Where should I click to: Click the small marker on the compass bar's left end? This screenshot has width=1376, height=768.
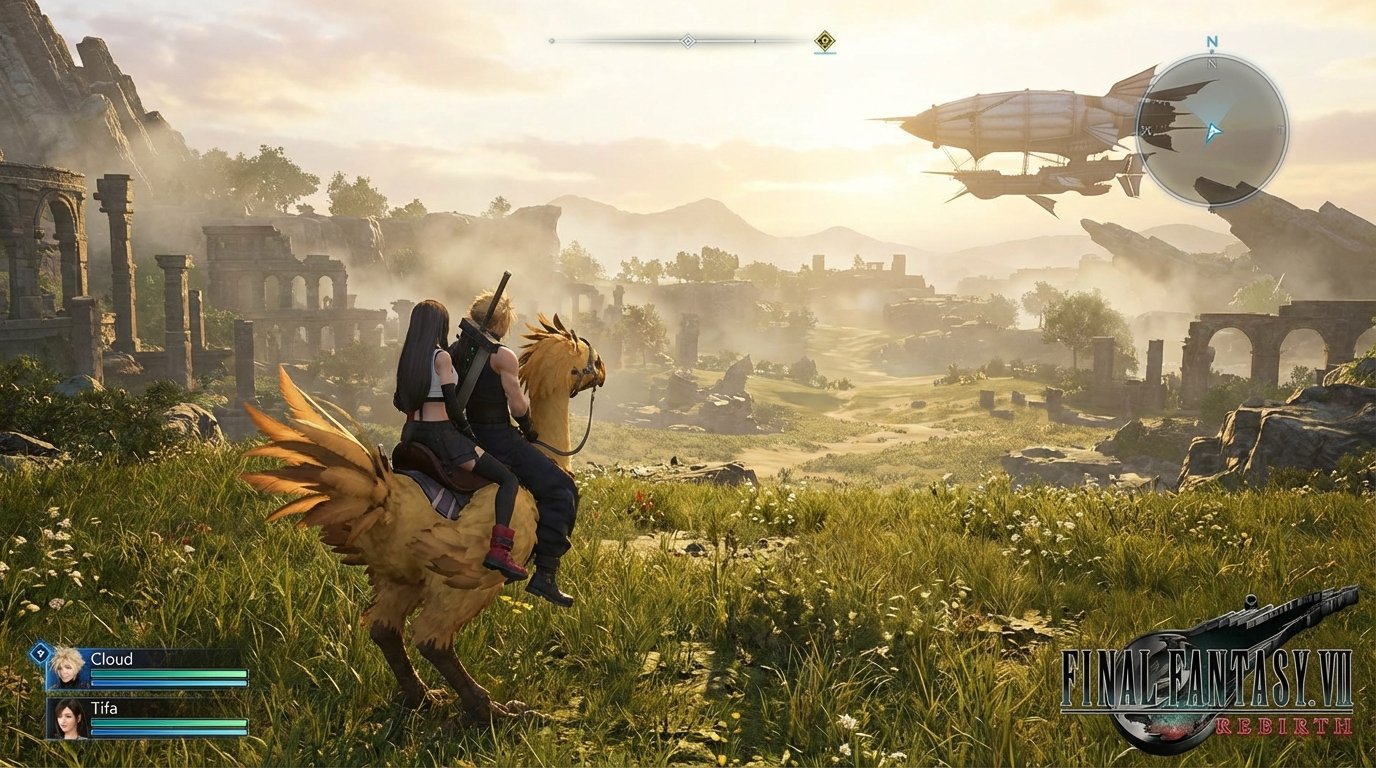tap(551, 41)
